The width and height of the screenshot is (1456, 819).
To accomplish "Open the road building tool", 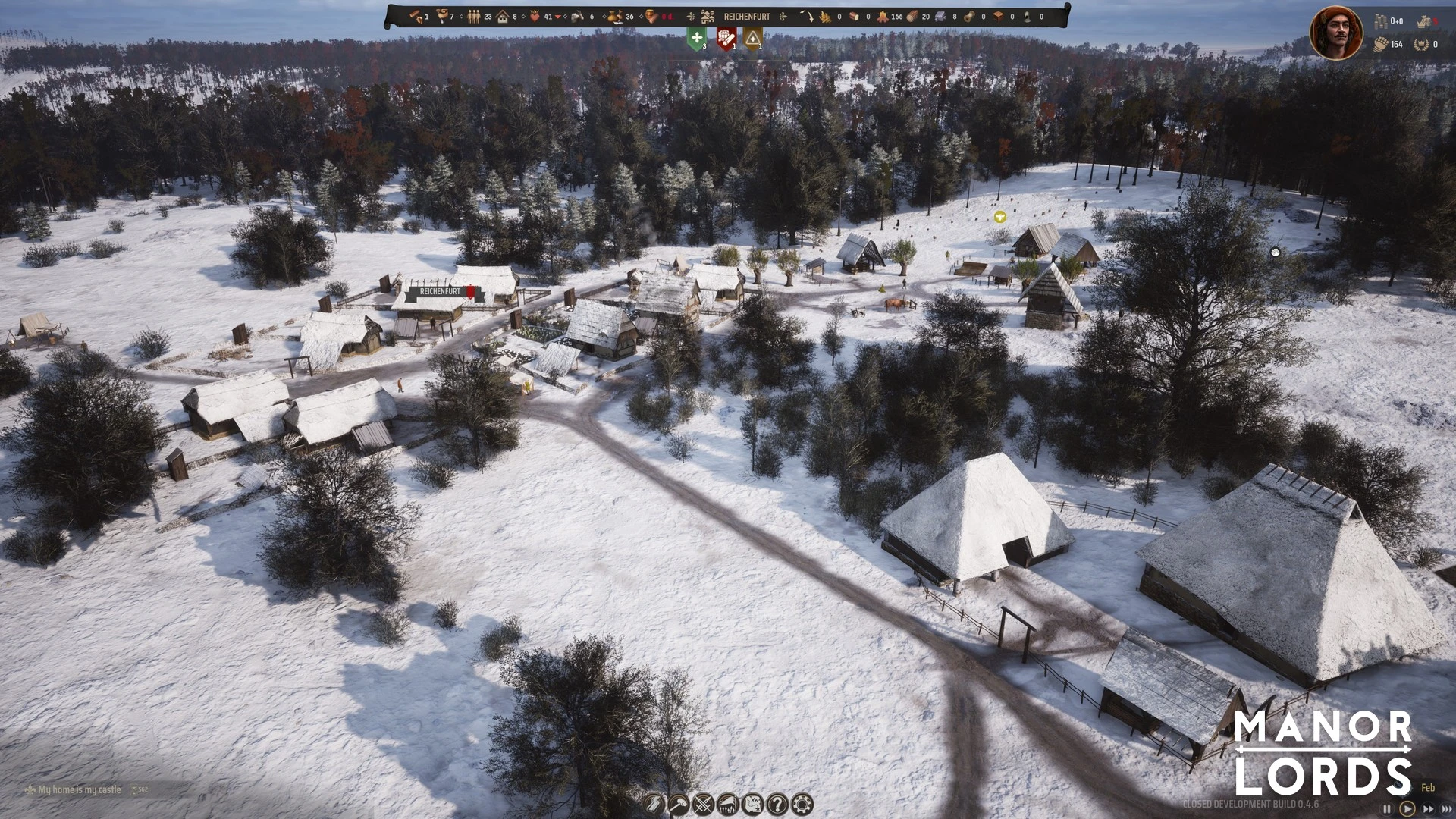I will [x=654, y=804].
